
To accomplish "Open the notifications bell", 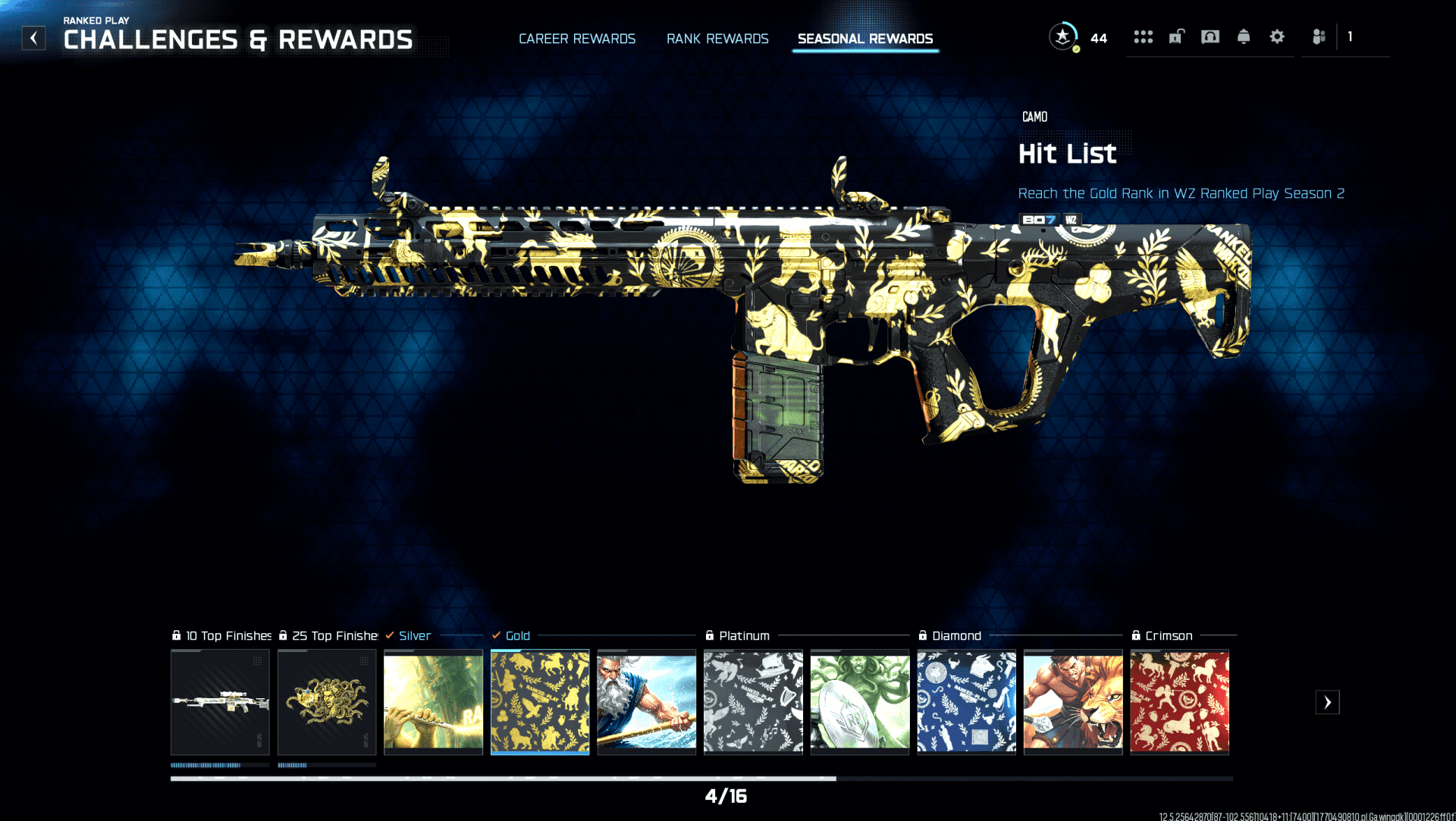I will pyautogui.click(x=1244, y=36).
